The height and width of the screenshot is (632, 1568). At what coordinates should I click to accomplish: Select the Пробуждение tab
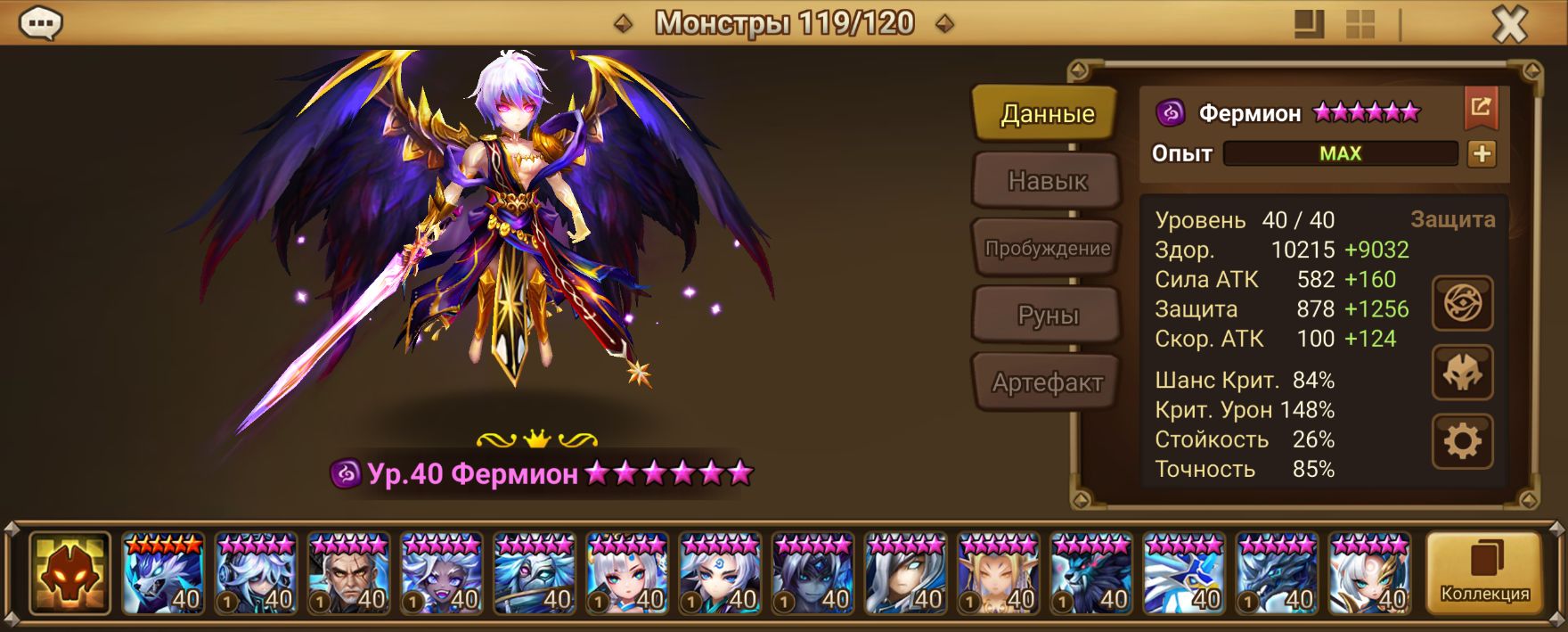[1047, 249]
